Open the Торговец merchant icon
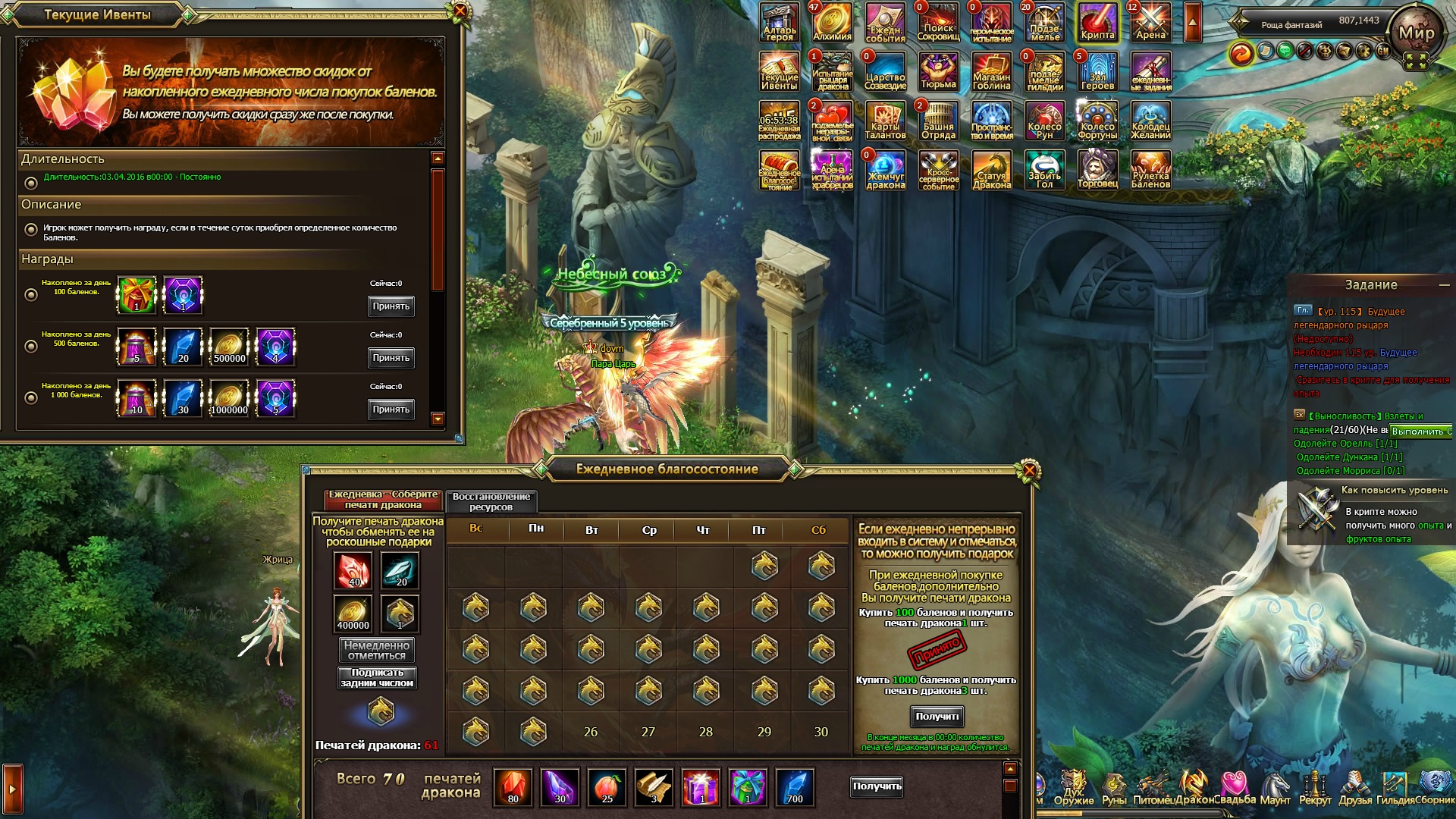Screen dimensions: 1456x819 coord(1097,170)
